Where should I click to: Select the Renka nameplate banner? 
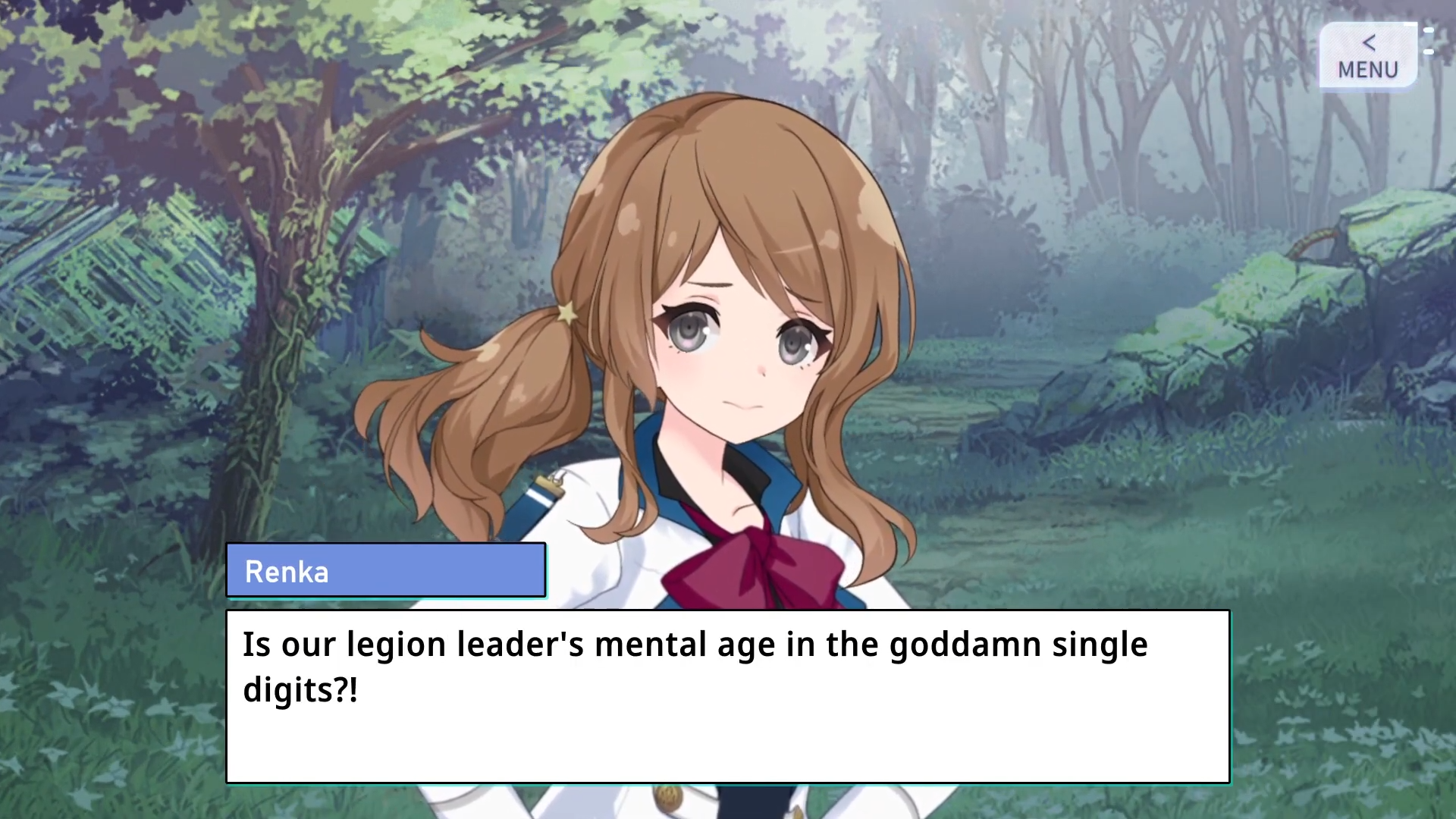coord(387,571)
